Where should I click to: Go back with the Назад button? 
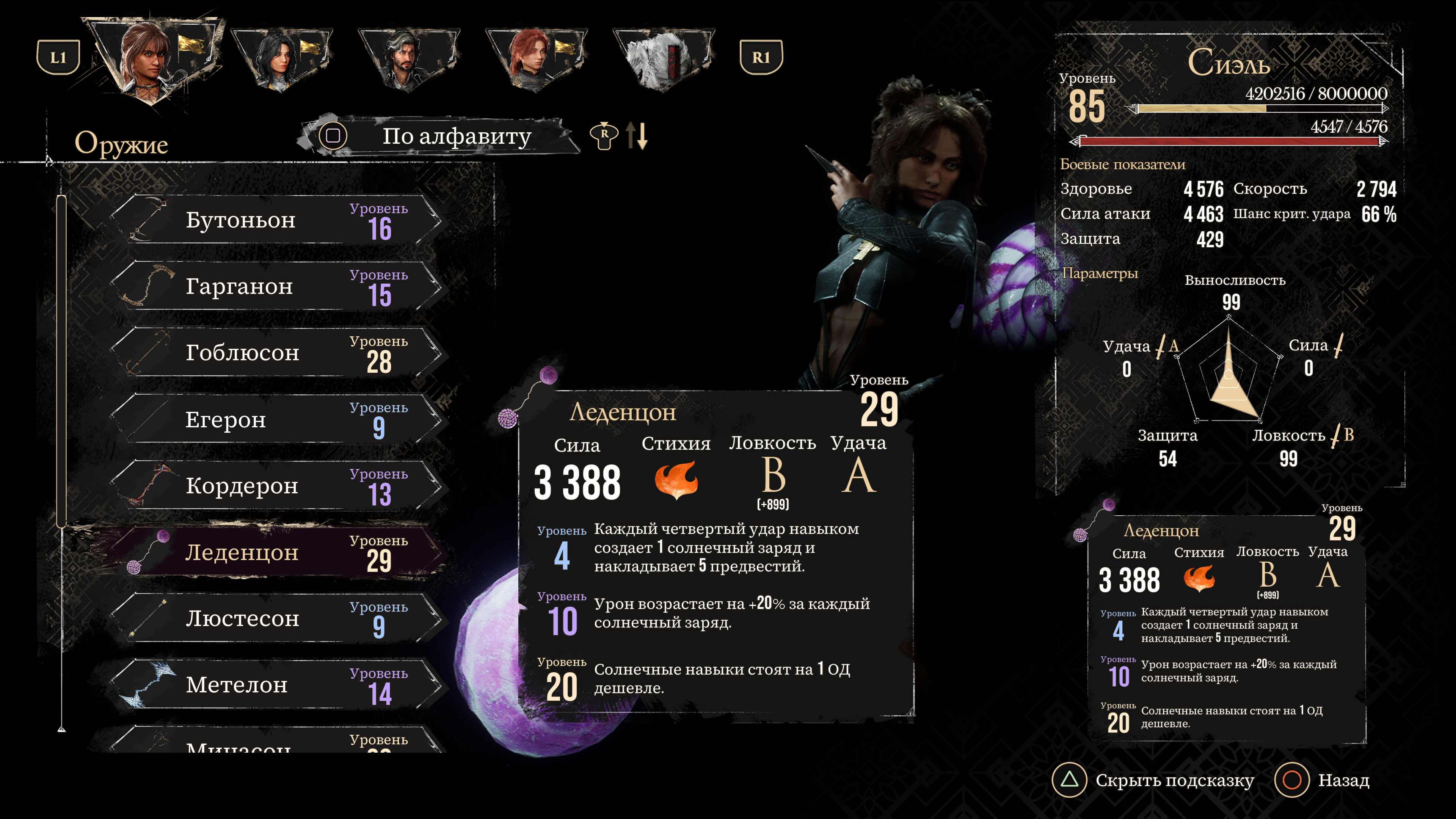pos(1323,781)
